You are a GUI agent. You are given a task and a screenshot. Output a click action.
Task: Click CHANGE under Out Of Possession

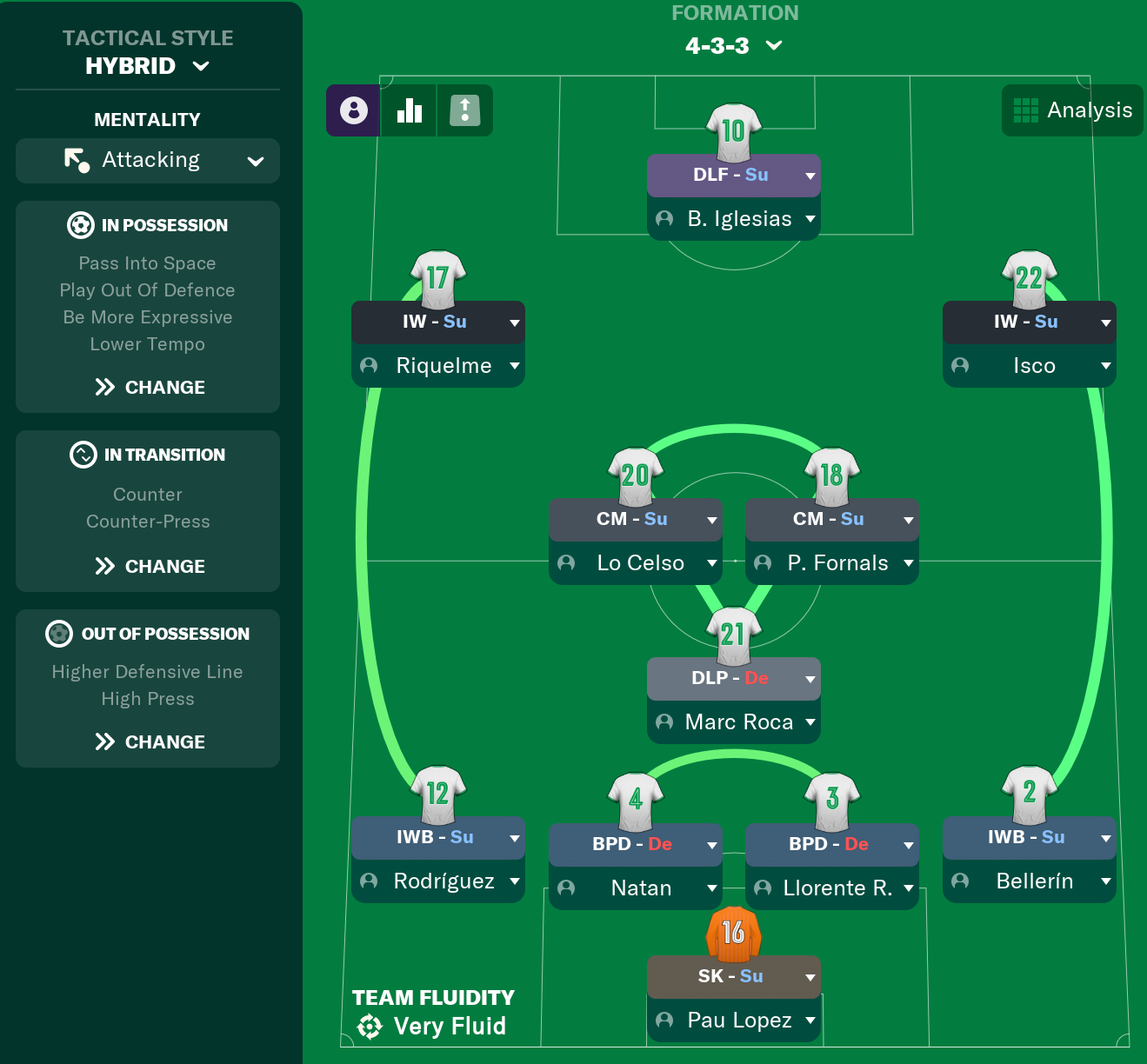click(x=148, y=741)
